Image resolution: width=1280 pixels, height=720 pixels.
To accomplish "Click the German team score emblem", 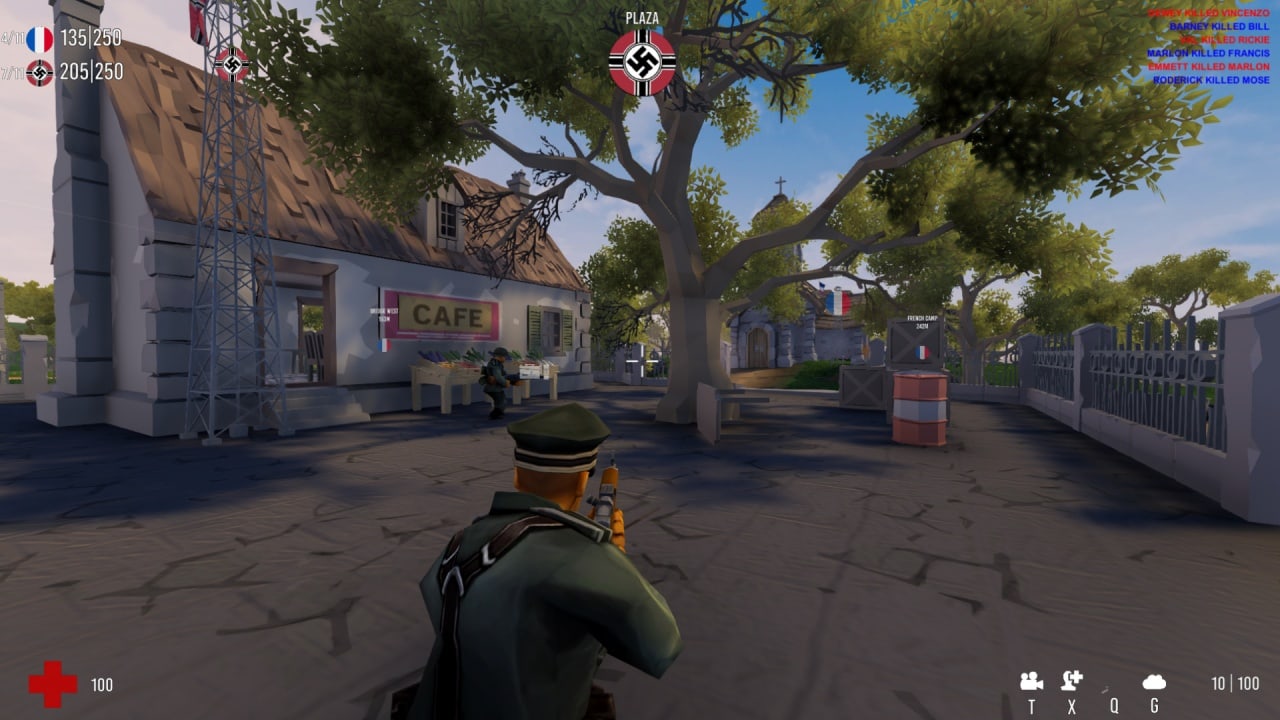I will (38, 72).
